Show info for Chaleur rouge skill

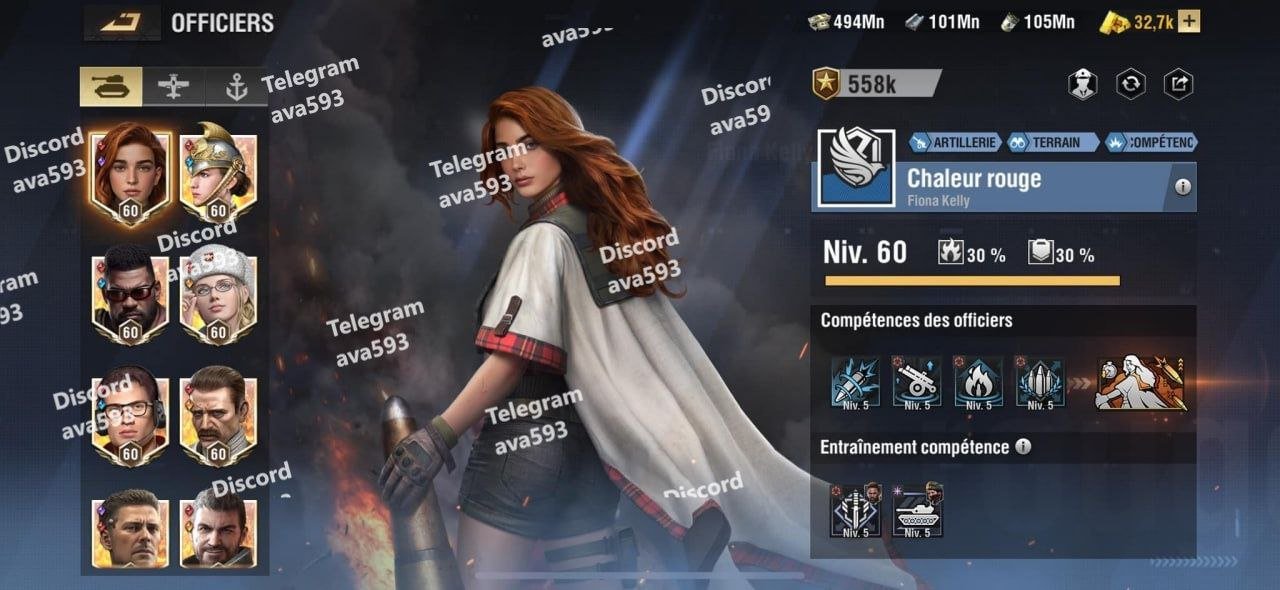[x=1183, y=187]
